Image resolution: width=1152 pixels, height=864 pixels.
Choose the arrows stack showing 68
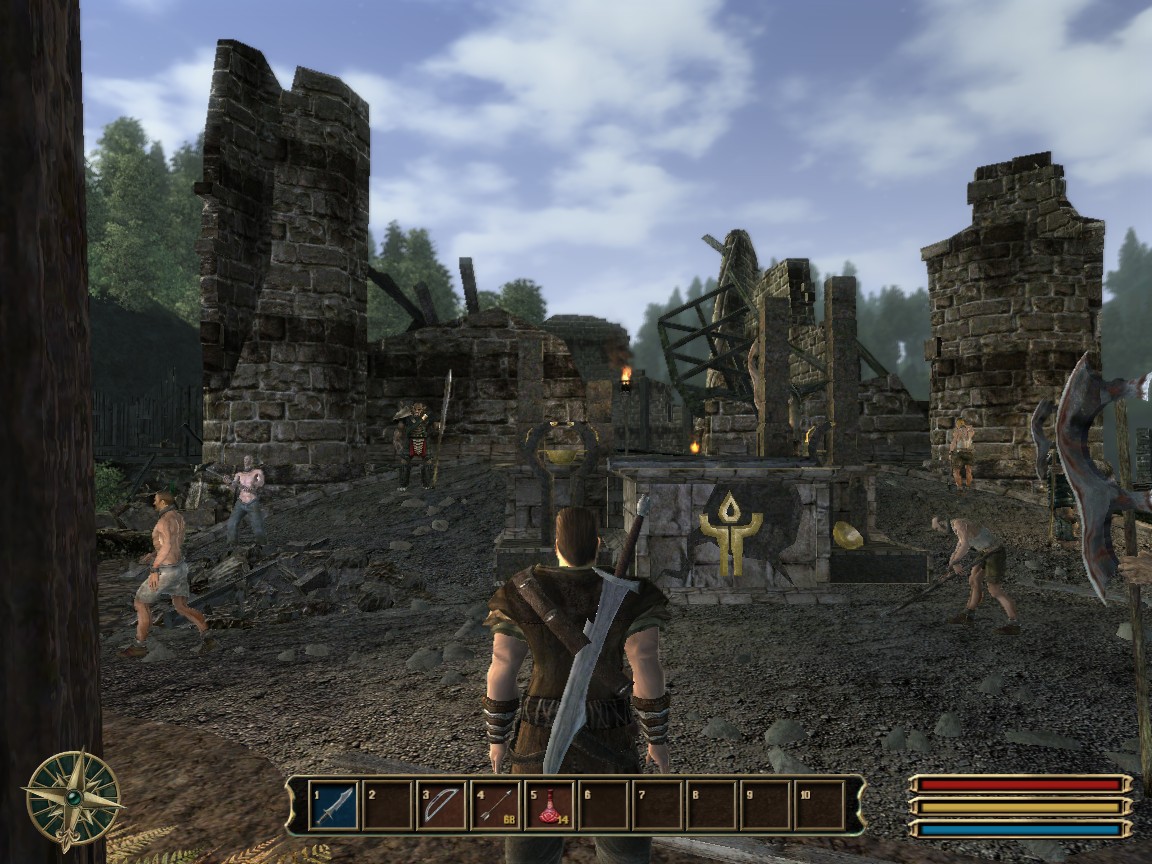[495, 806]
